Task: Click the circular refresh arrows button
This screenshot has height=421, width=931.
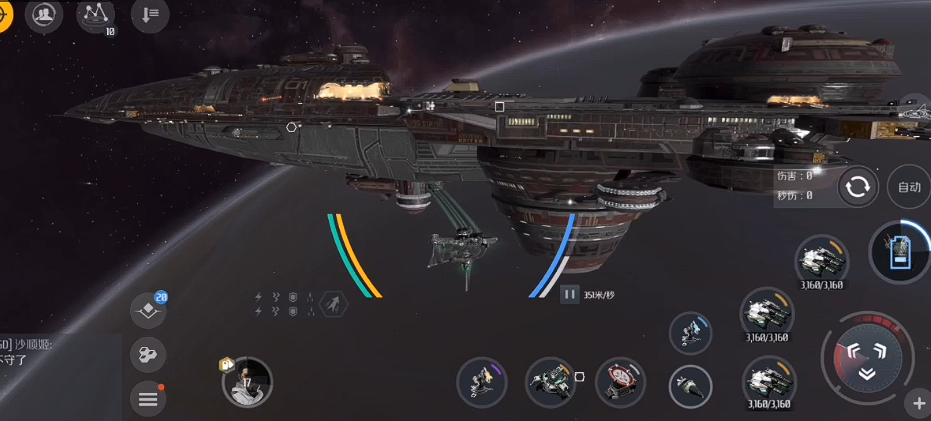Action: 858,187
